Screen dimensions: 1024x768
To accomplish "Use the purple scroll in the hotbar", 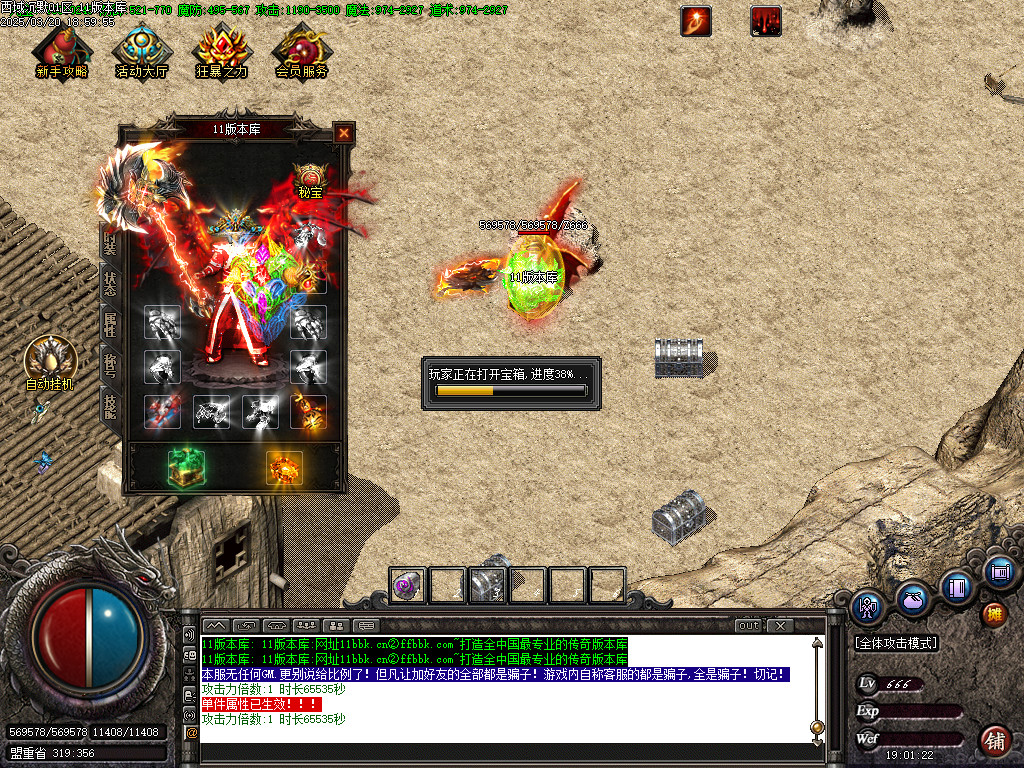I will click(x=408, y=585).
